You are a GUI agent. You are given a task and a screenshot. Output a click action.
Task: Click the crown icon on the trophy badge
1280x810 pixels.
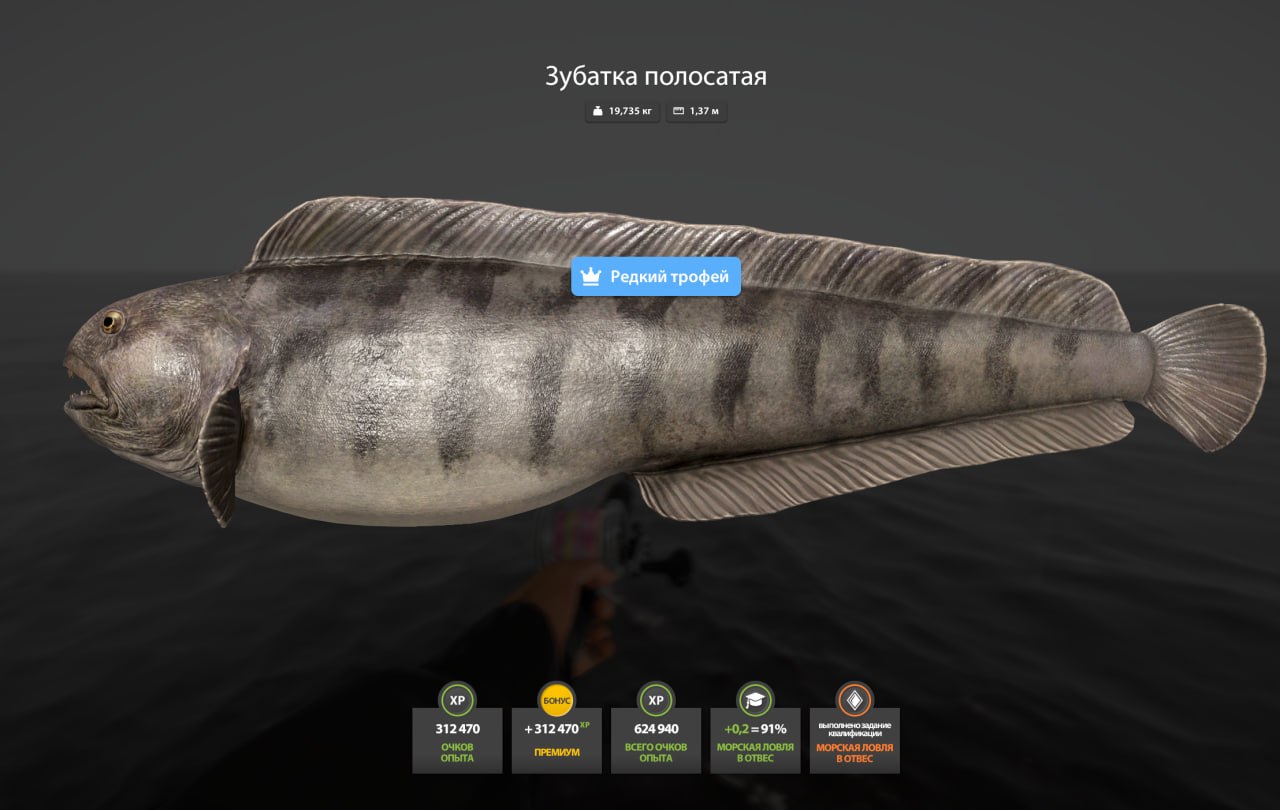click(590, 277)
